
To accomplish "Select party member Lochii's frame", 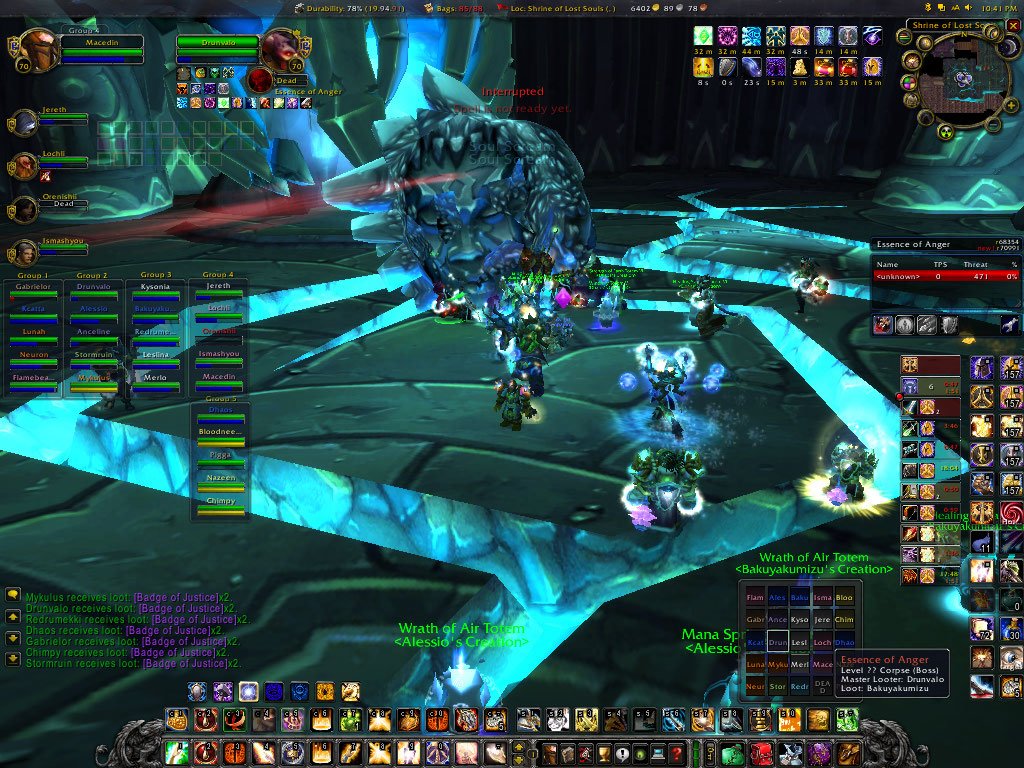I will [x=25, y=166].
